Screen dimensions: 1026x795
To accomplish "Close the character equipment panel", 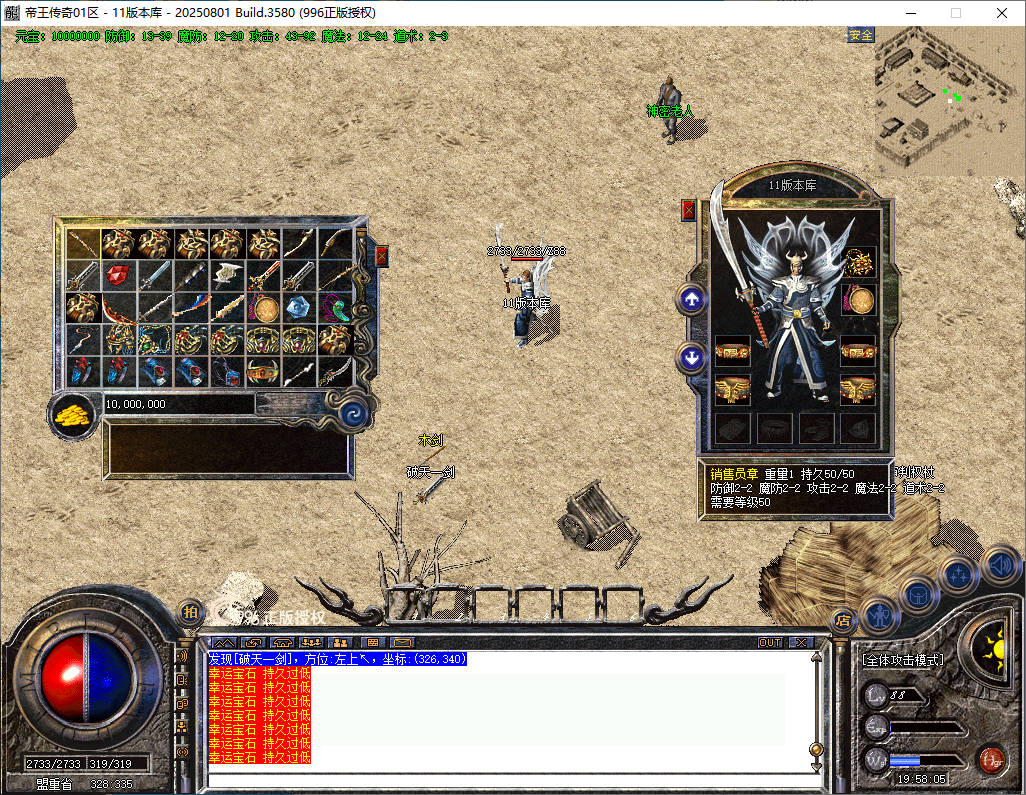I will click(688, 210).
